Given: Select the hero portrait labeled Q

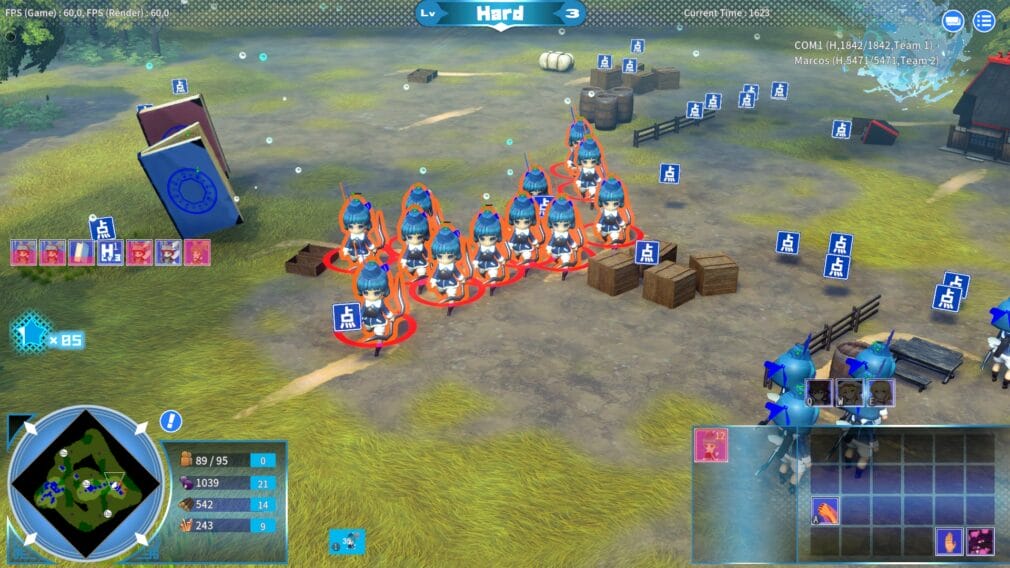Looking at the screenshot, I should point(820,392).
